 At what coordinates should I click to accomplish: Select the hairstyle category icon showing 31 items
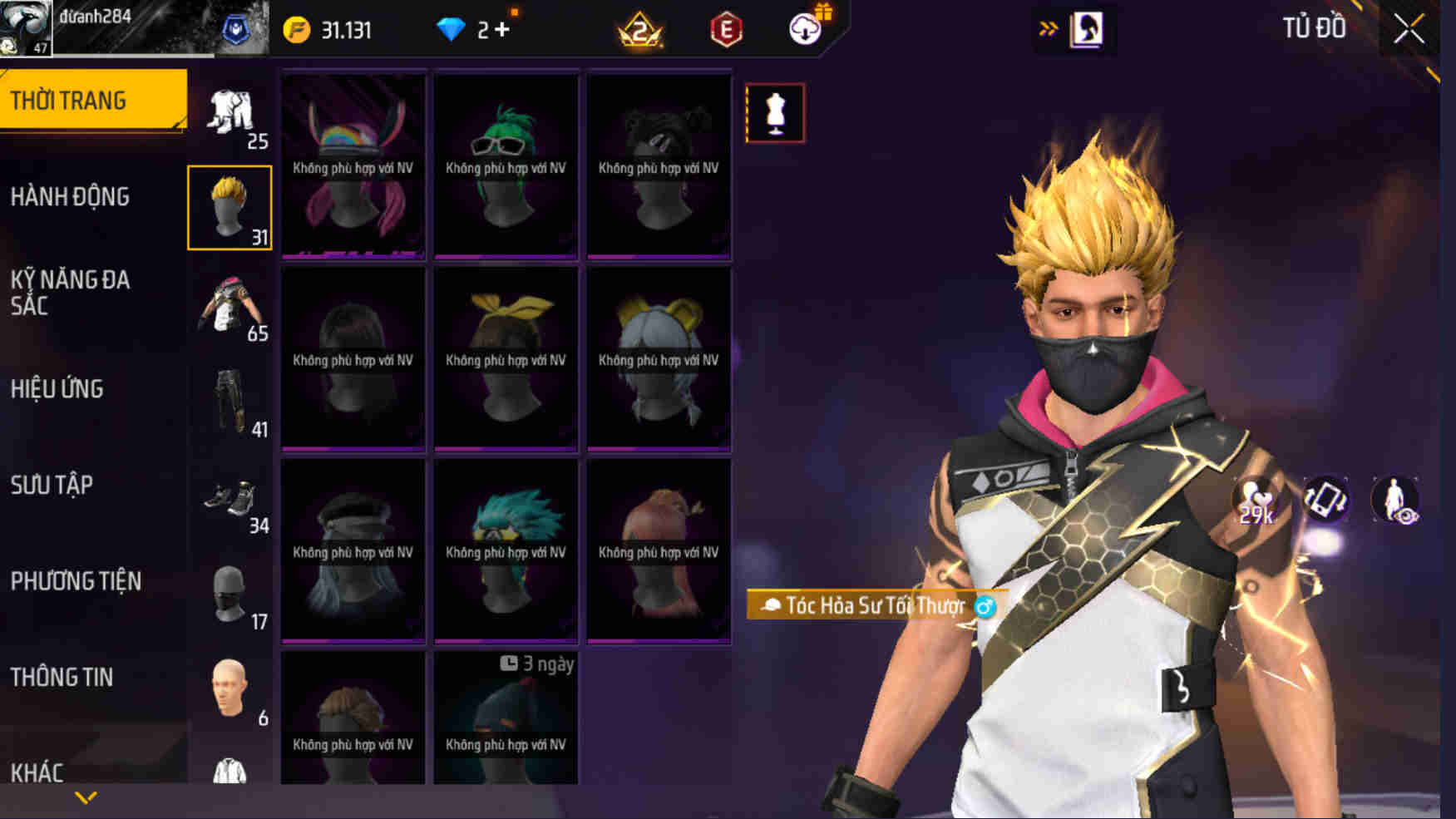(231, 202)
